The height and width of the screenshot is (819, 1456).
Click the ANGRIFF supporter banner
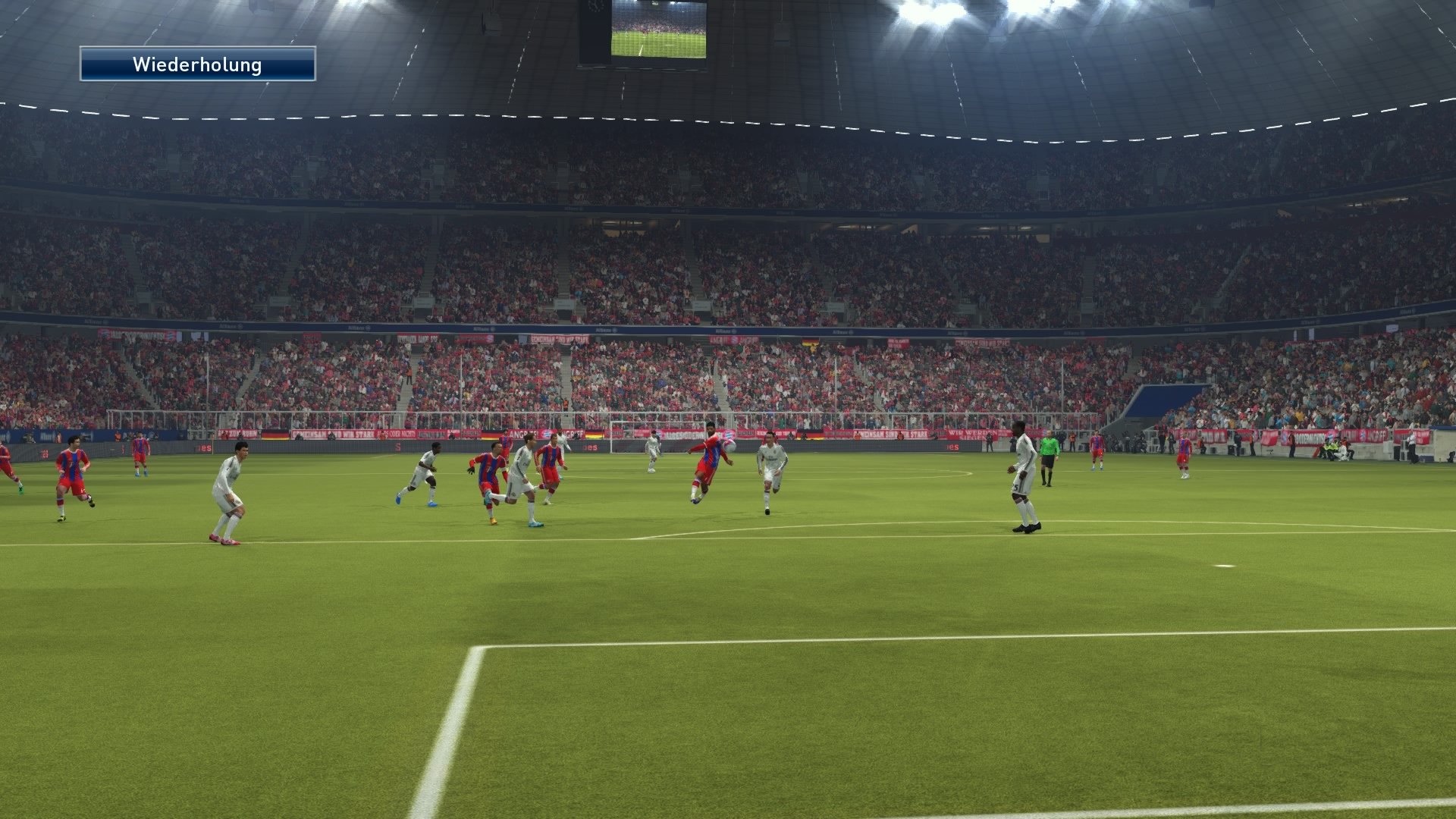pyautogui.click(x=521, y=432)
